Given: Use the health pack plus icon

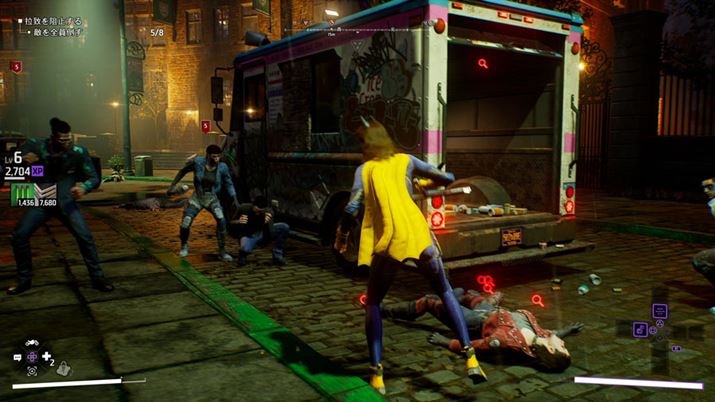Looking at the screenshot, I should click(x=47, y=356).
